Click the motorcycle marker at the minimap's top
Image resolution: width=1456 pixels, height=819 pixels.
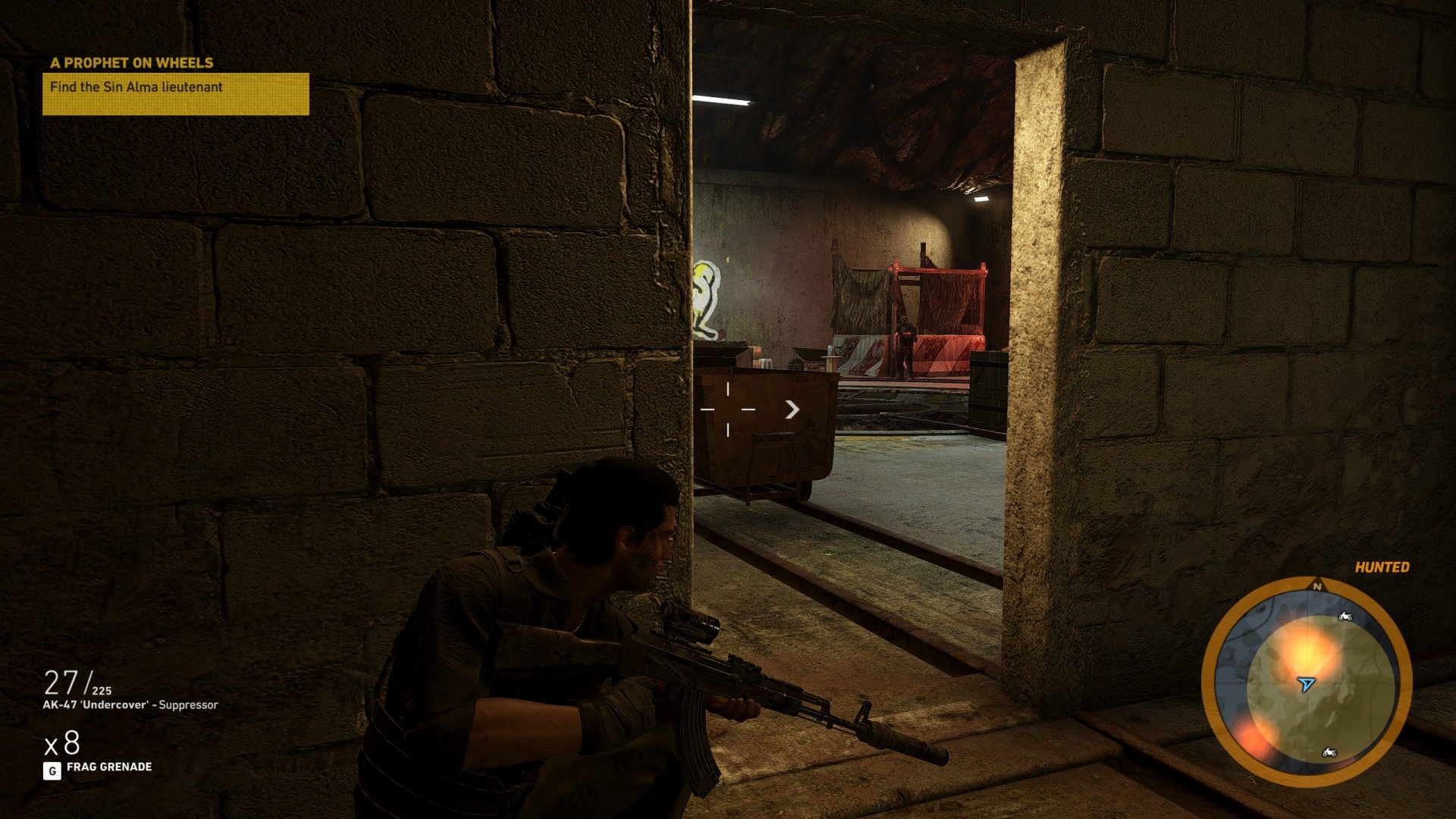click(1345, 617)
